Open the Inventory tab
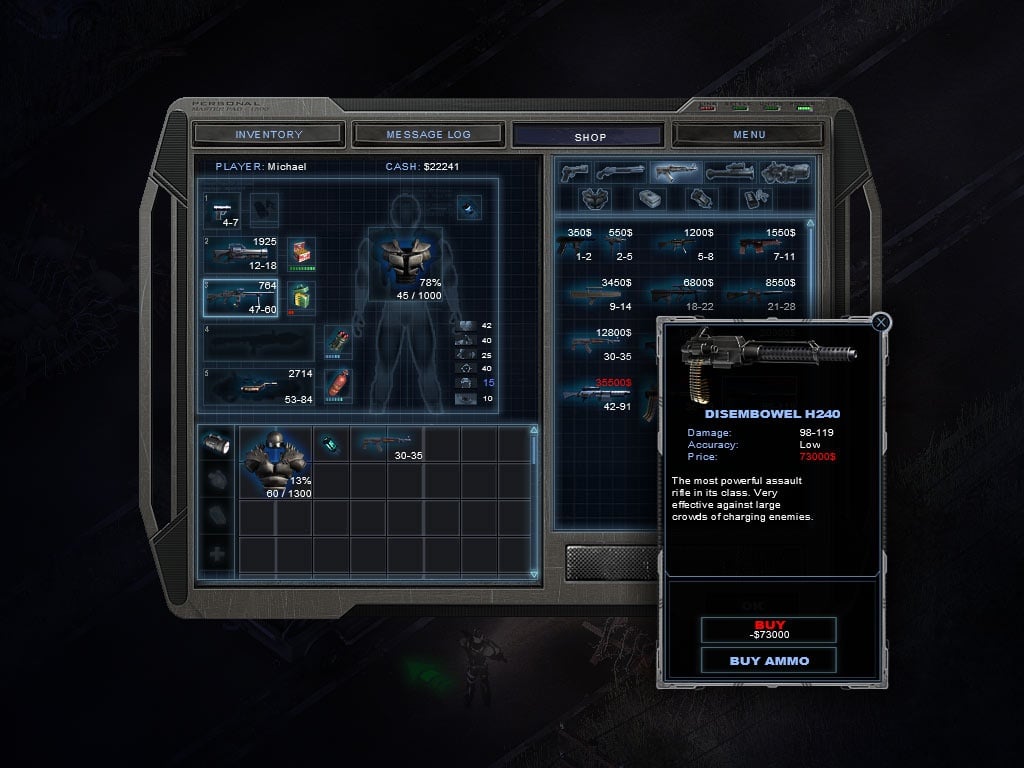The image size is (1024, 768). click(x=268, y=134)
